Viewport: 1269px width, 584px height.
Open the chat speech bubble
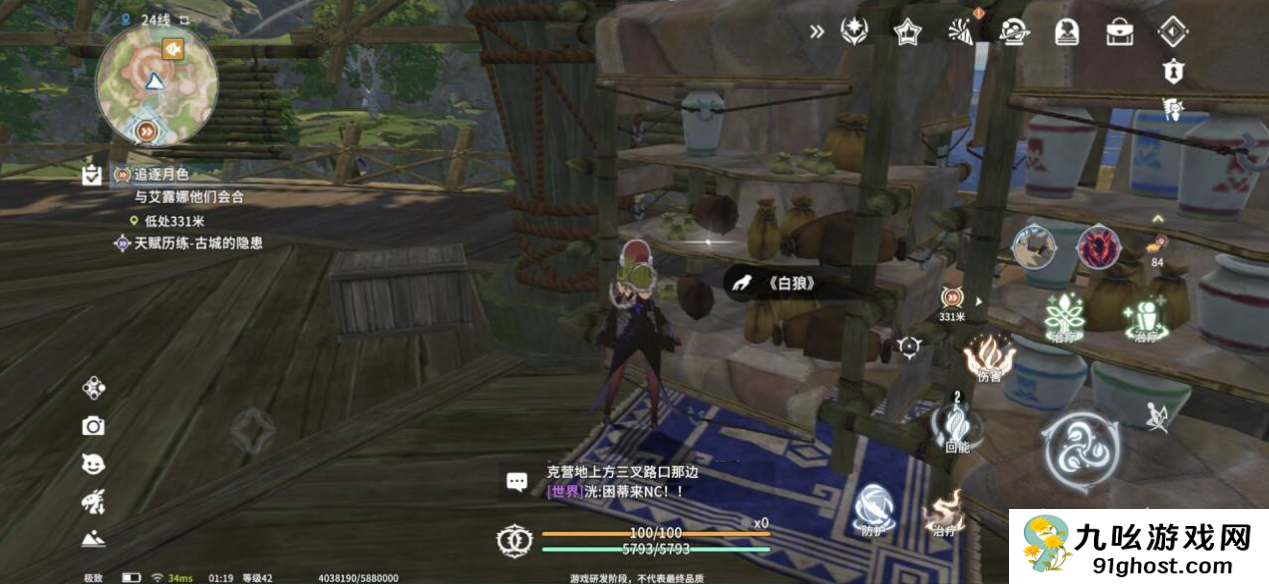[x=517, y=482]
